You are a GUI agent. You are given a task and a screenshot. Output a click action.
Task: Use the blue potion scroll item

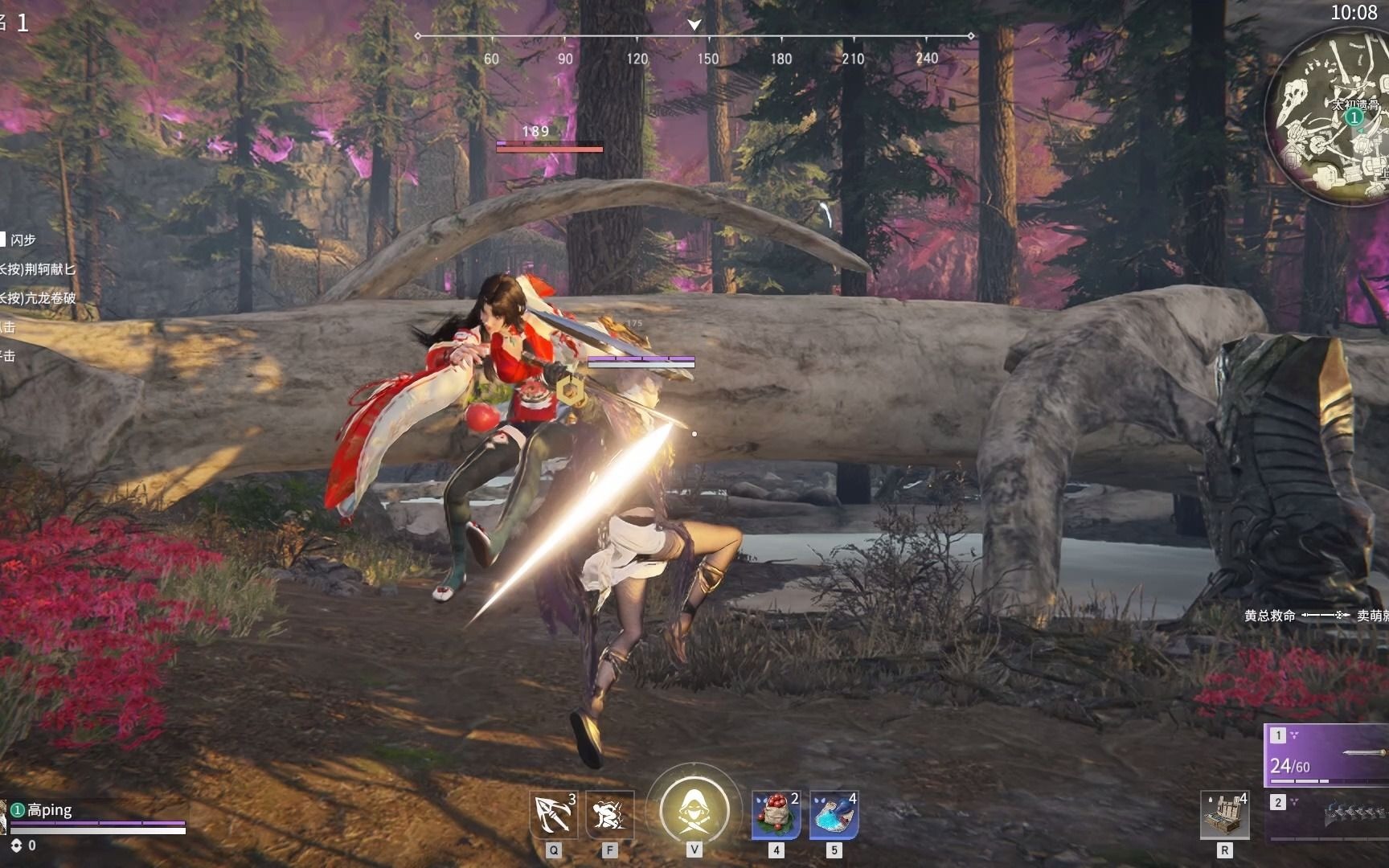(x=834, y=815)
